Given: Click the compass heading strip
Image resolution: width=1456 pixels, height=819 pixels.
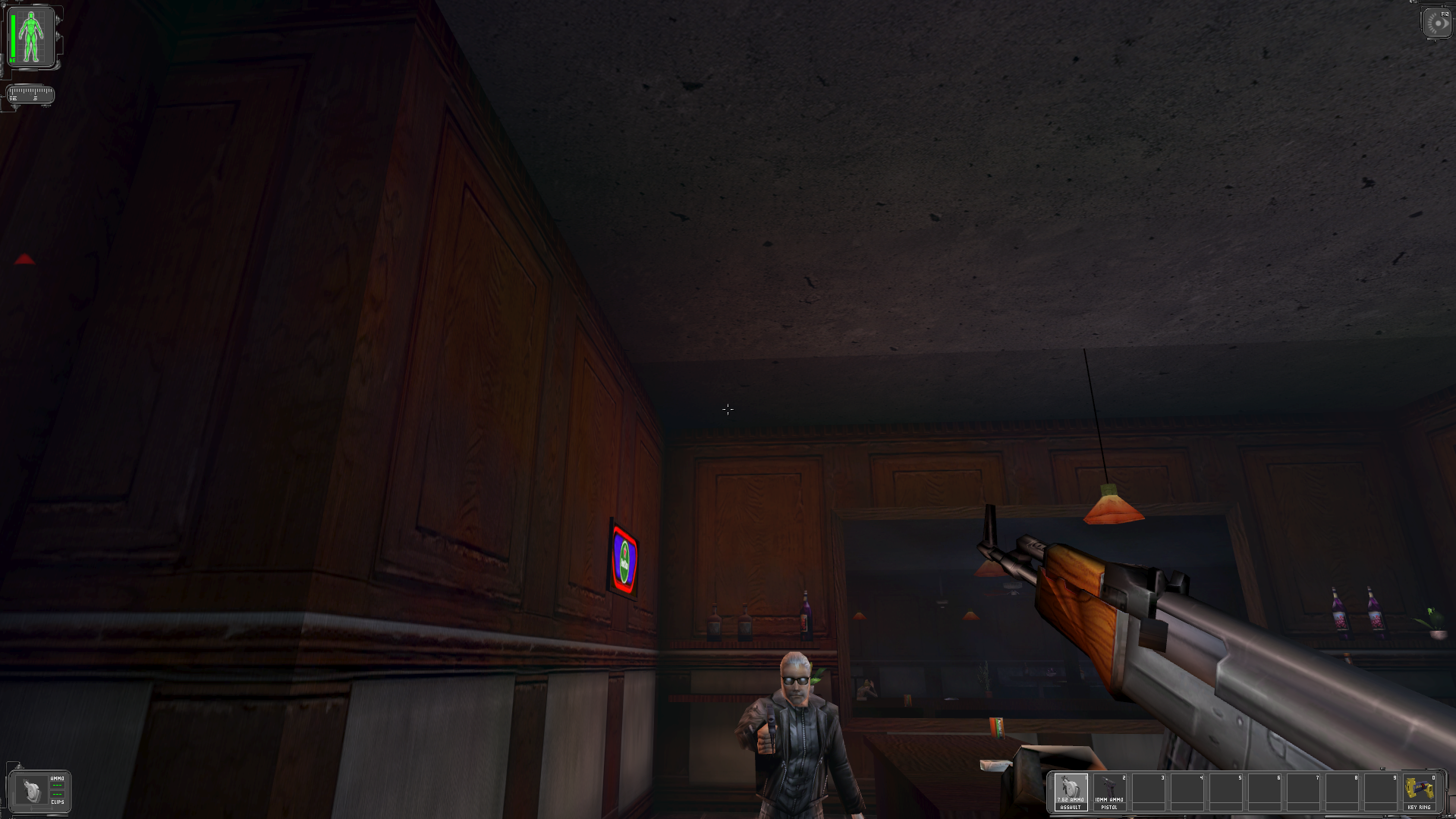Looking at the screenshot, I should (30, 95).
